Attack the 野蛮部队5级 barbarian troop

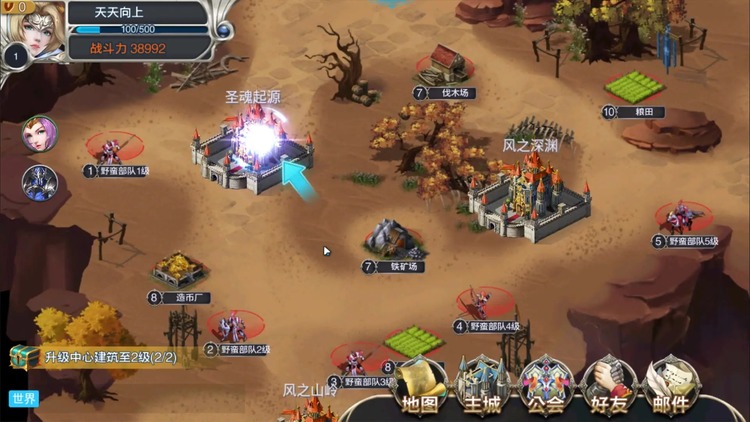[683, 217]
